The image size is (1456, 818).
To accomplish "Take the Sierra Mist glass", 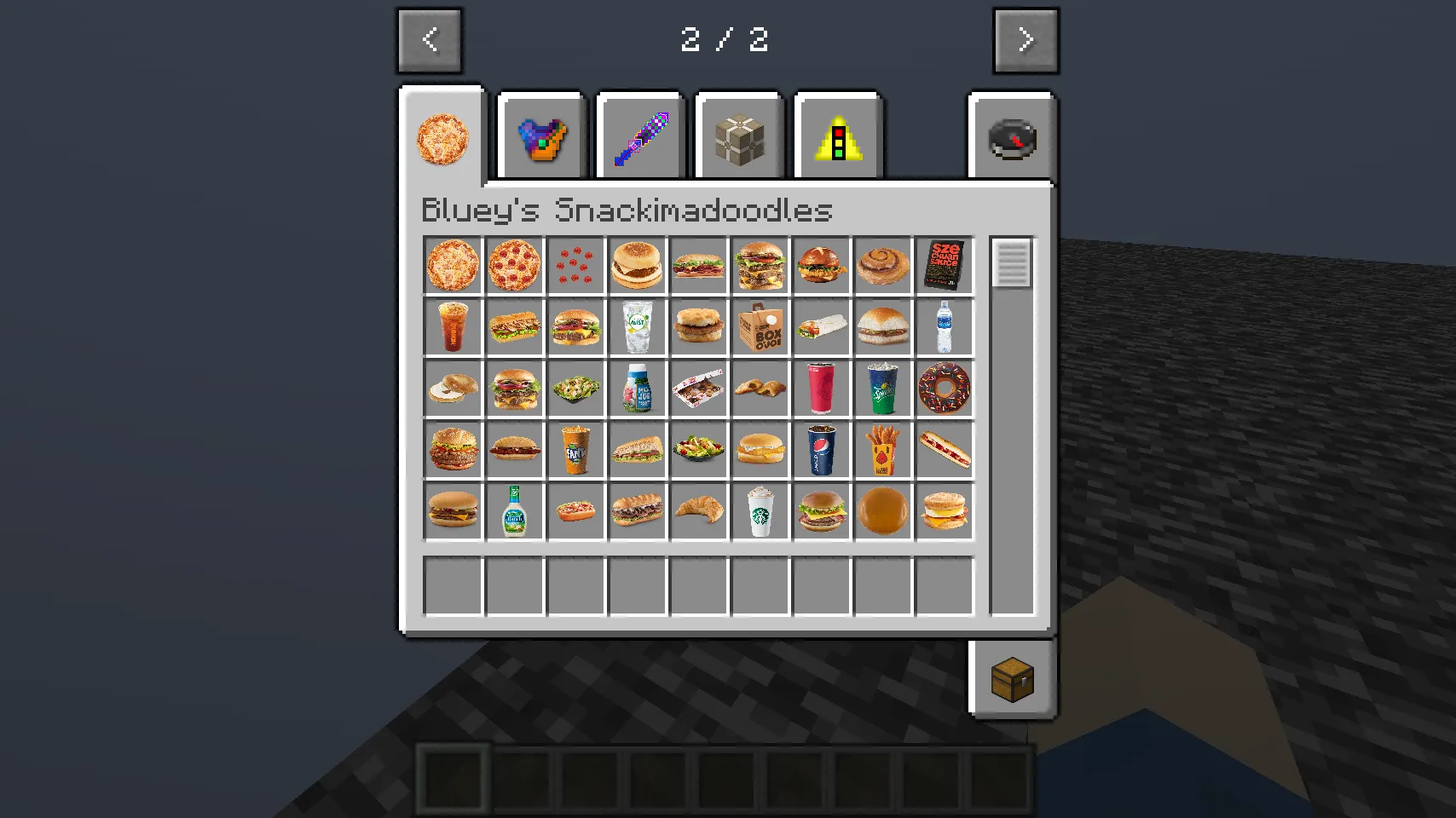I will tap(637, 328).
